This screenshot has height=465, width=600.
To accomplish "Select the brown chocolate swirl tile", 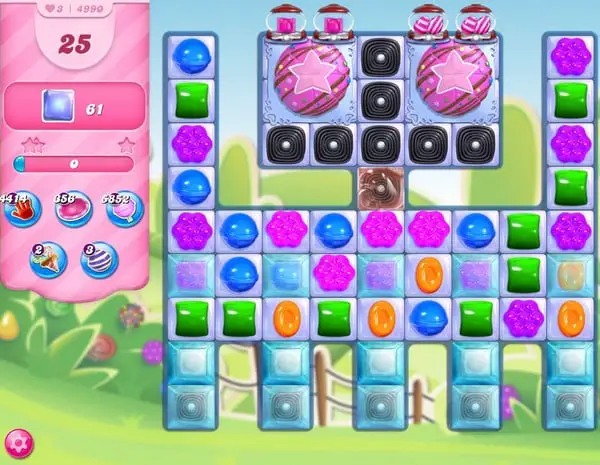I will [x=379, y=186].
